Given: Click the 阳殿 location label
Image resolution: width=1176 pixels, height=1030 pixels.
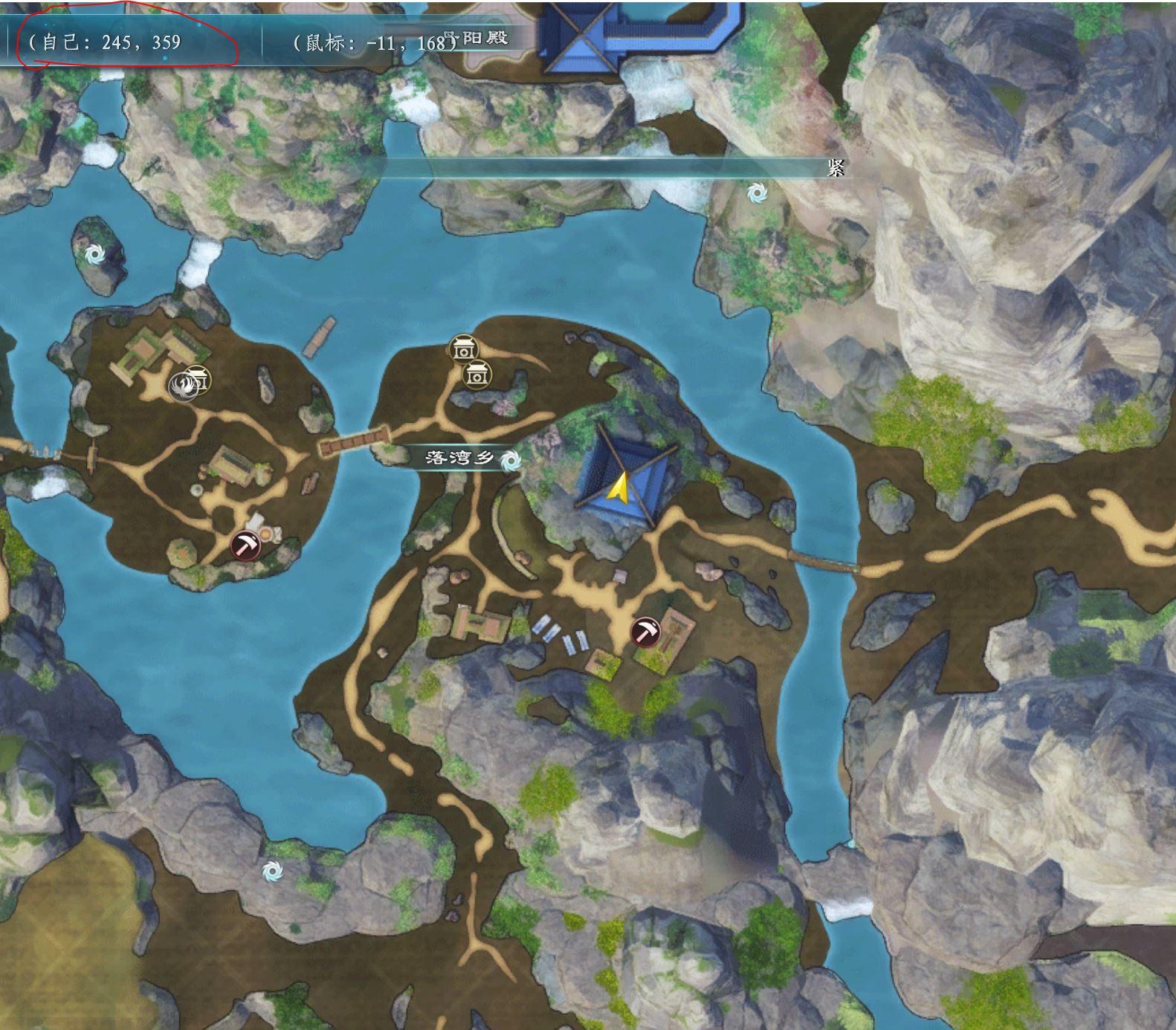Looking at the screenshot, I should (483, 37).
